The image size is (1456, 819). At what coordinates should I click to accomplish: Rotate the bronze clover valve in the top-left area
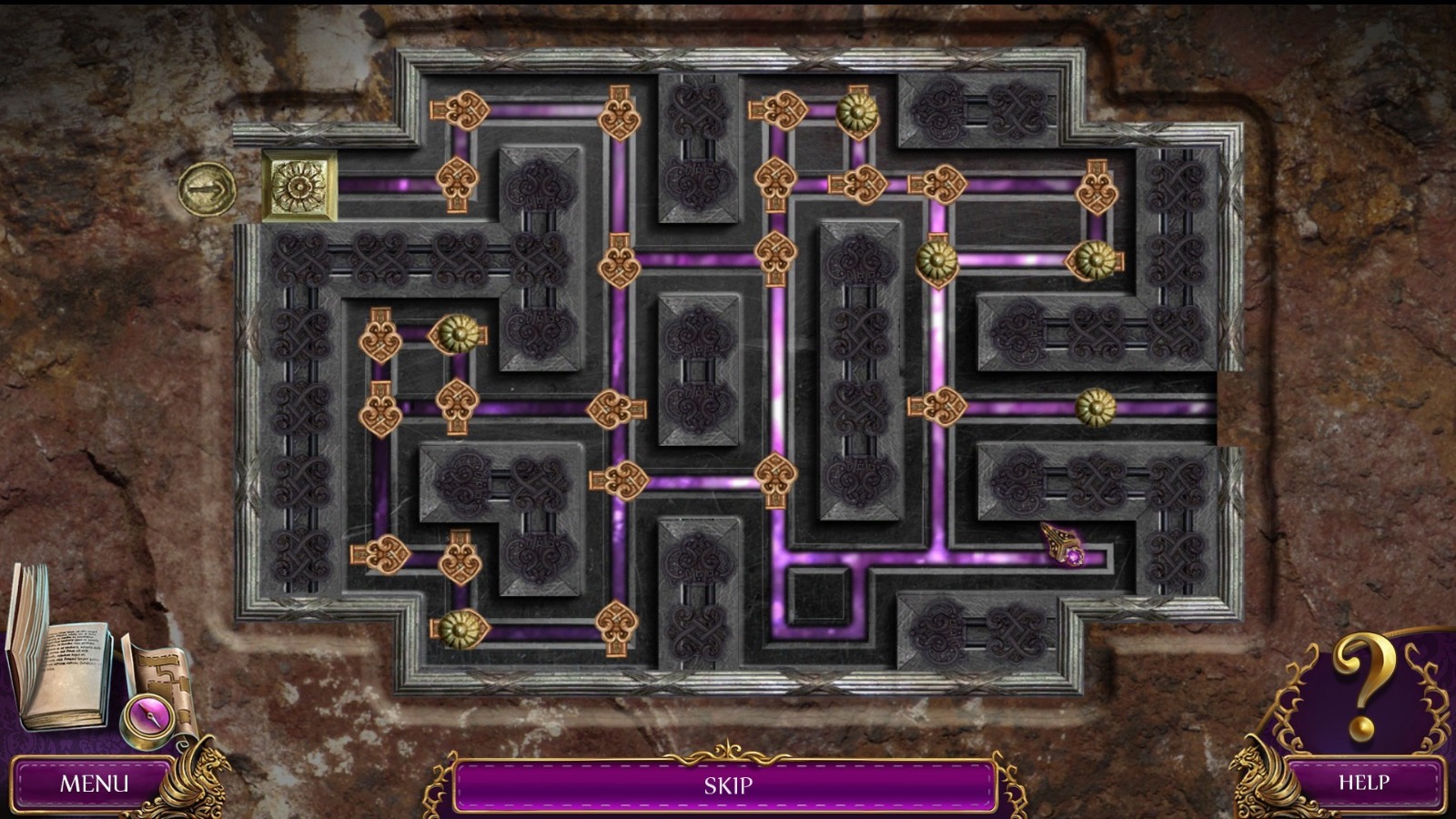click(x=460, y=111)
